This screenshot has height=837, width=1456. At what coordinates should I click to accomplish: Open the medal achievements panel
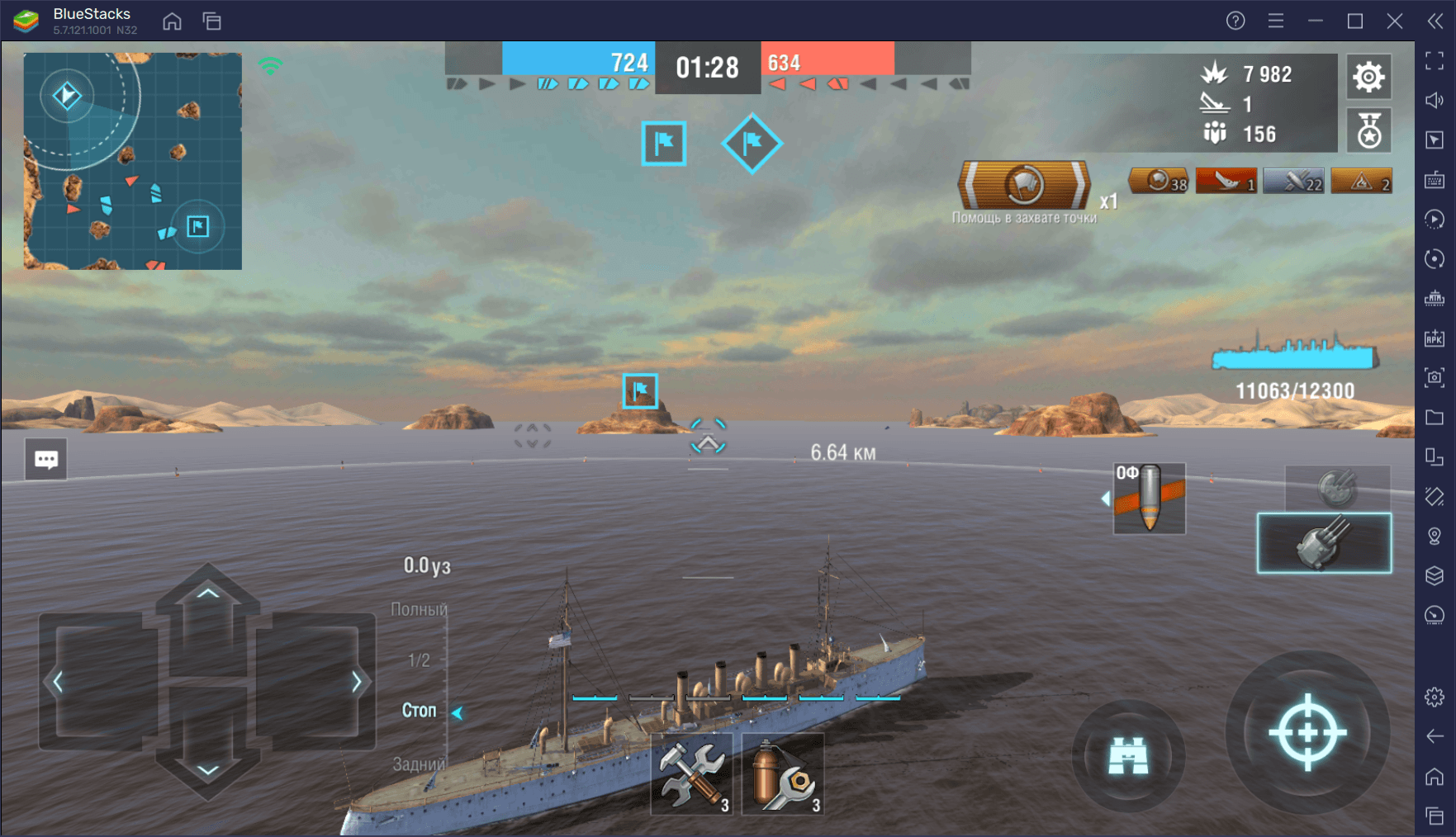[1368, 130]
